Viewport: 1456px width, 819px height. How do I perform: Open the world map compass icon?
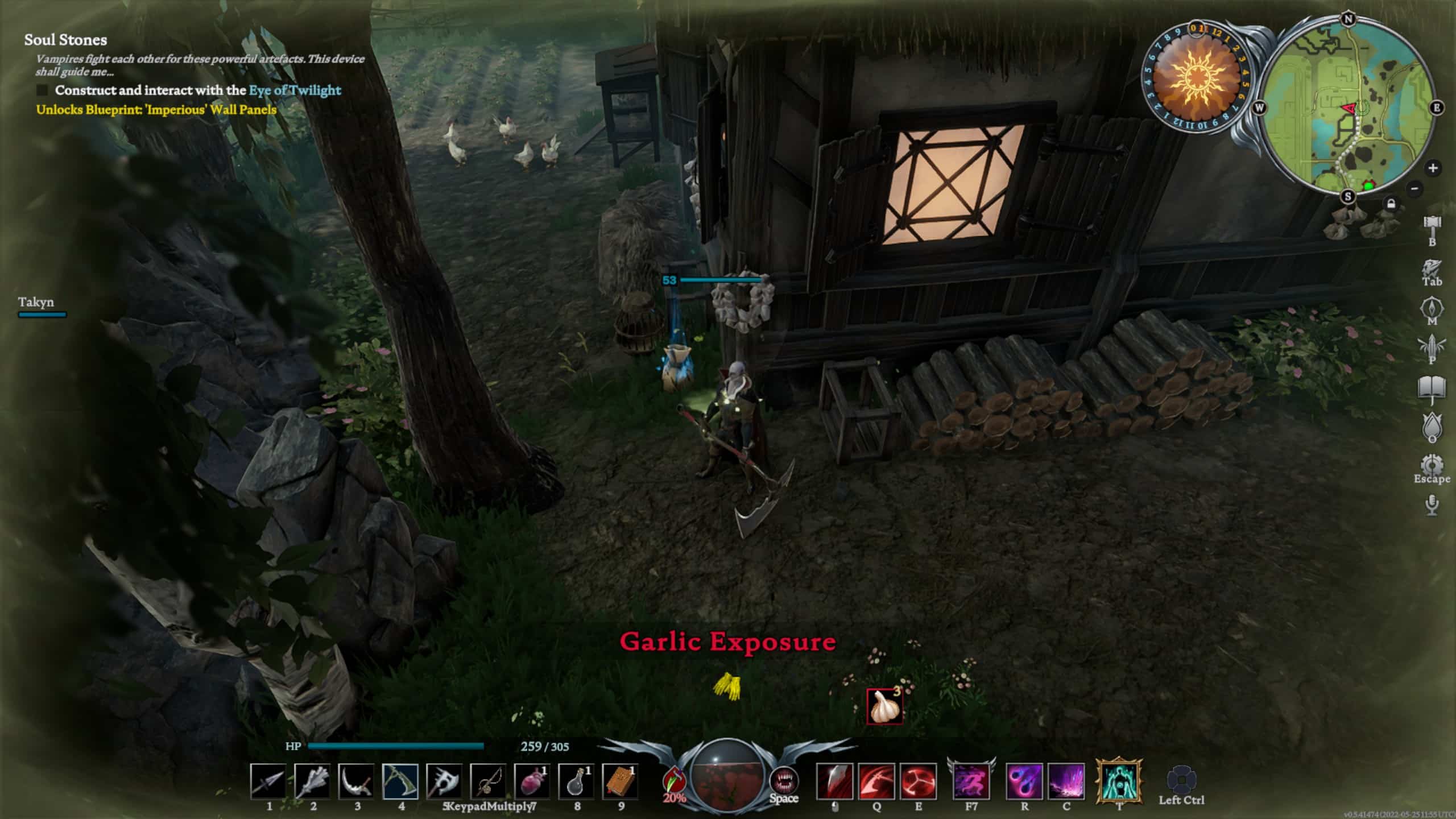1433,307
